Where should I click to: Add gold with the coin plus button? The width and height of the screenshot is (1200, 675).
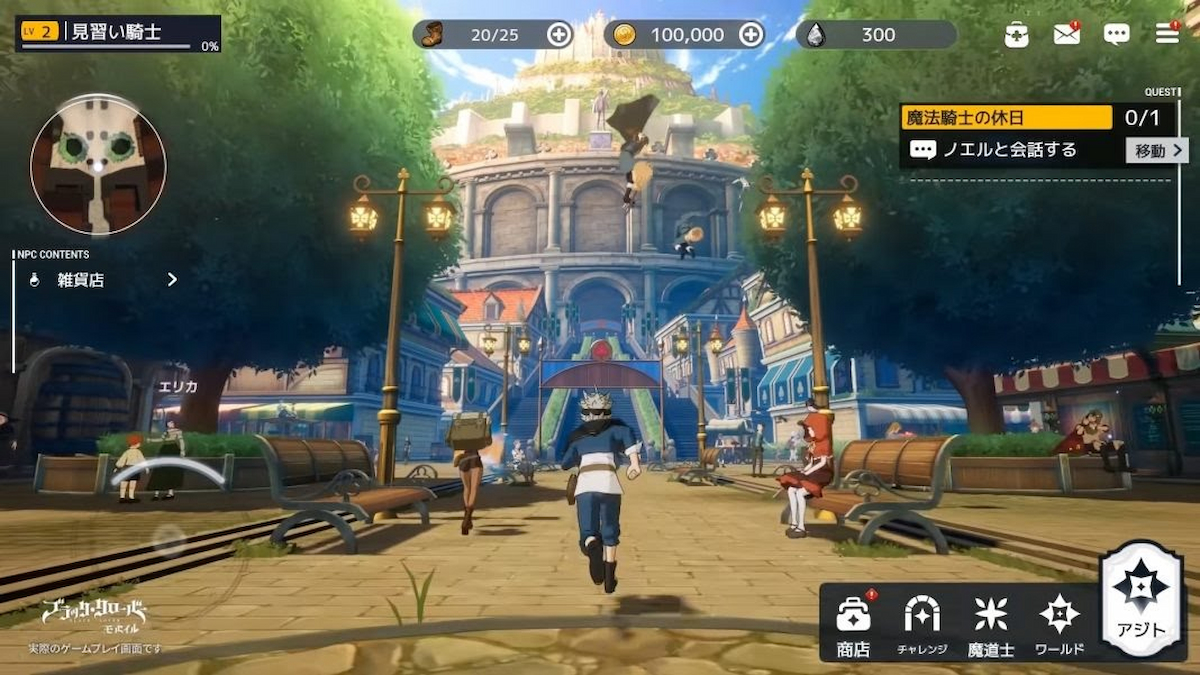click(x=751, y=34)
